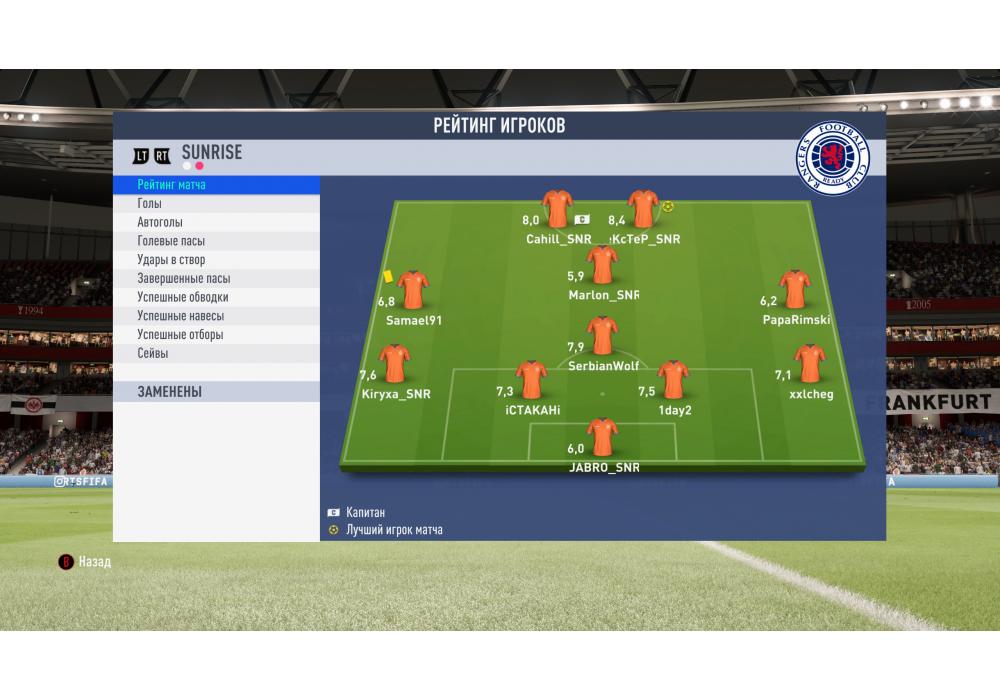Choose player Kiryxa_SNR on the pitch

[x=397, y=365]
